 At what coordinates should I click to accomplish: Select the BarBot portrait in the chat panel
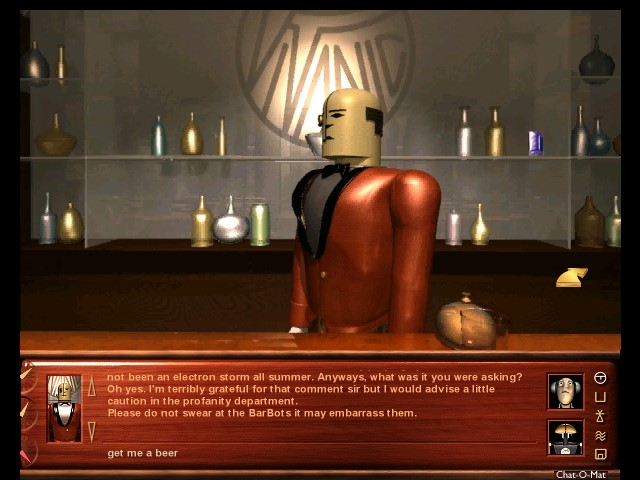coord(64,407)
